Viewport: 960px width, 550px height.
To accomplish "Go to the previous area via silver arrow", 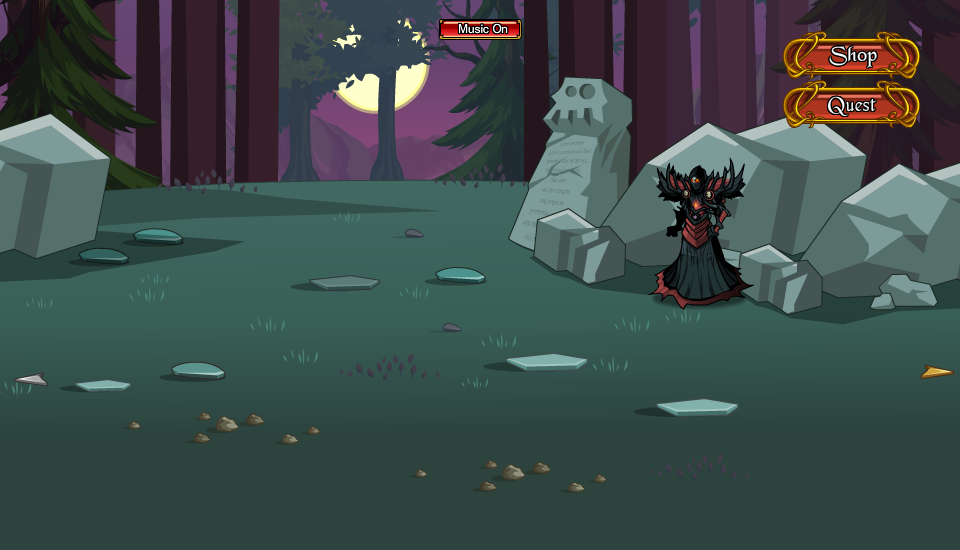I will pos(32,380).
